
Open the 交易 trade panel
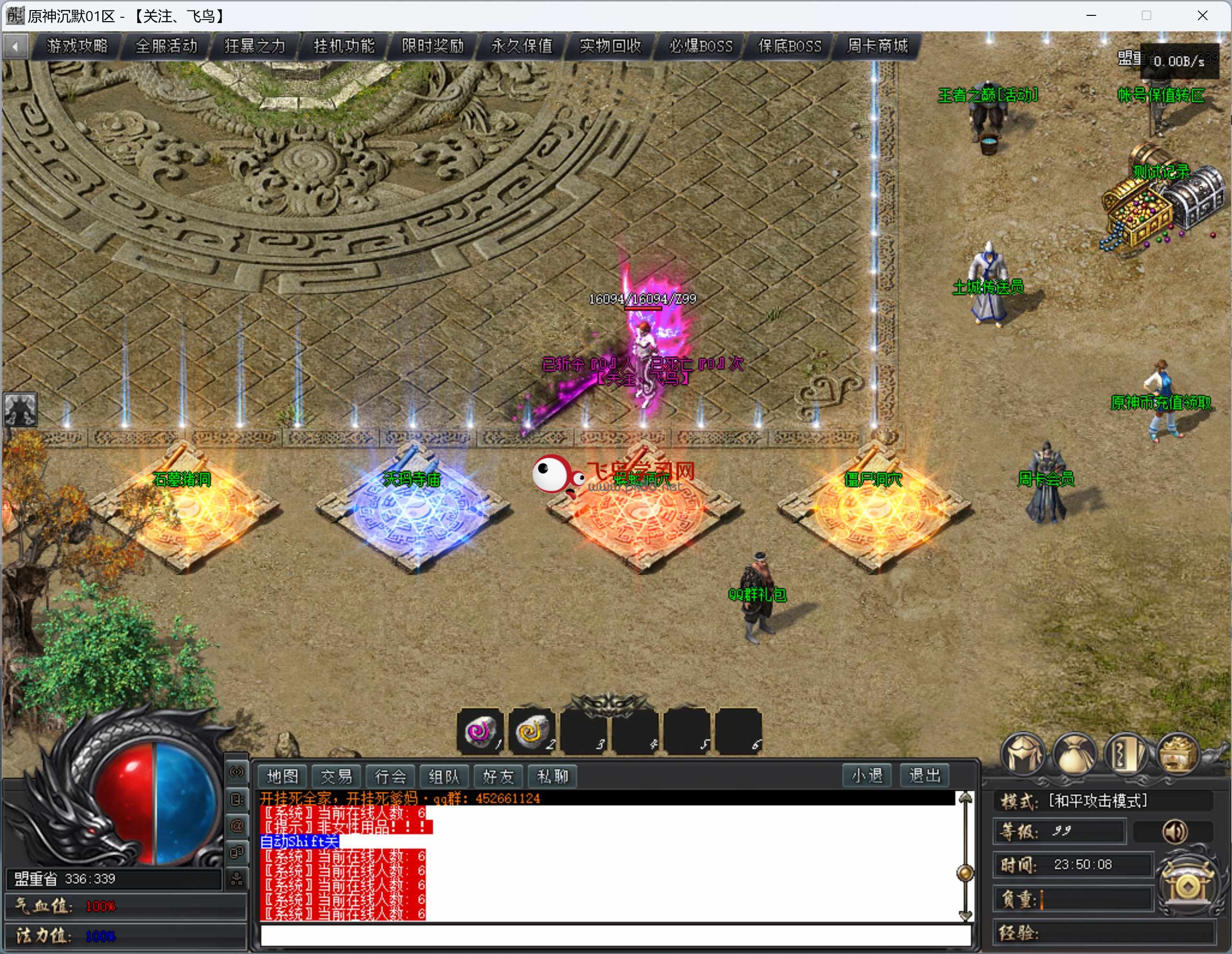coord(336,776)
